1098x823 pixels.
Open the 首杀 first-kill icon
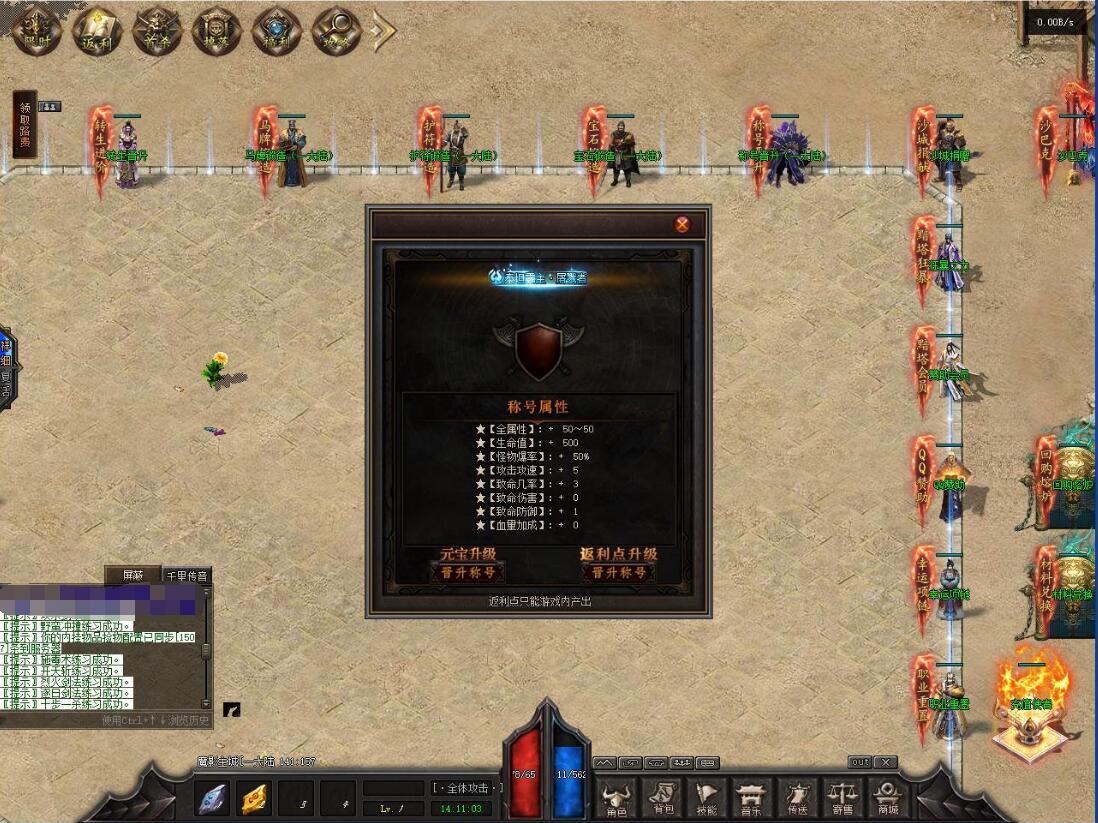coord(158,32)
